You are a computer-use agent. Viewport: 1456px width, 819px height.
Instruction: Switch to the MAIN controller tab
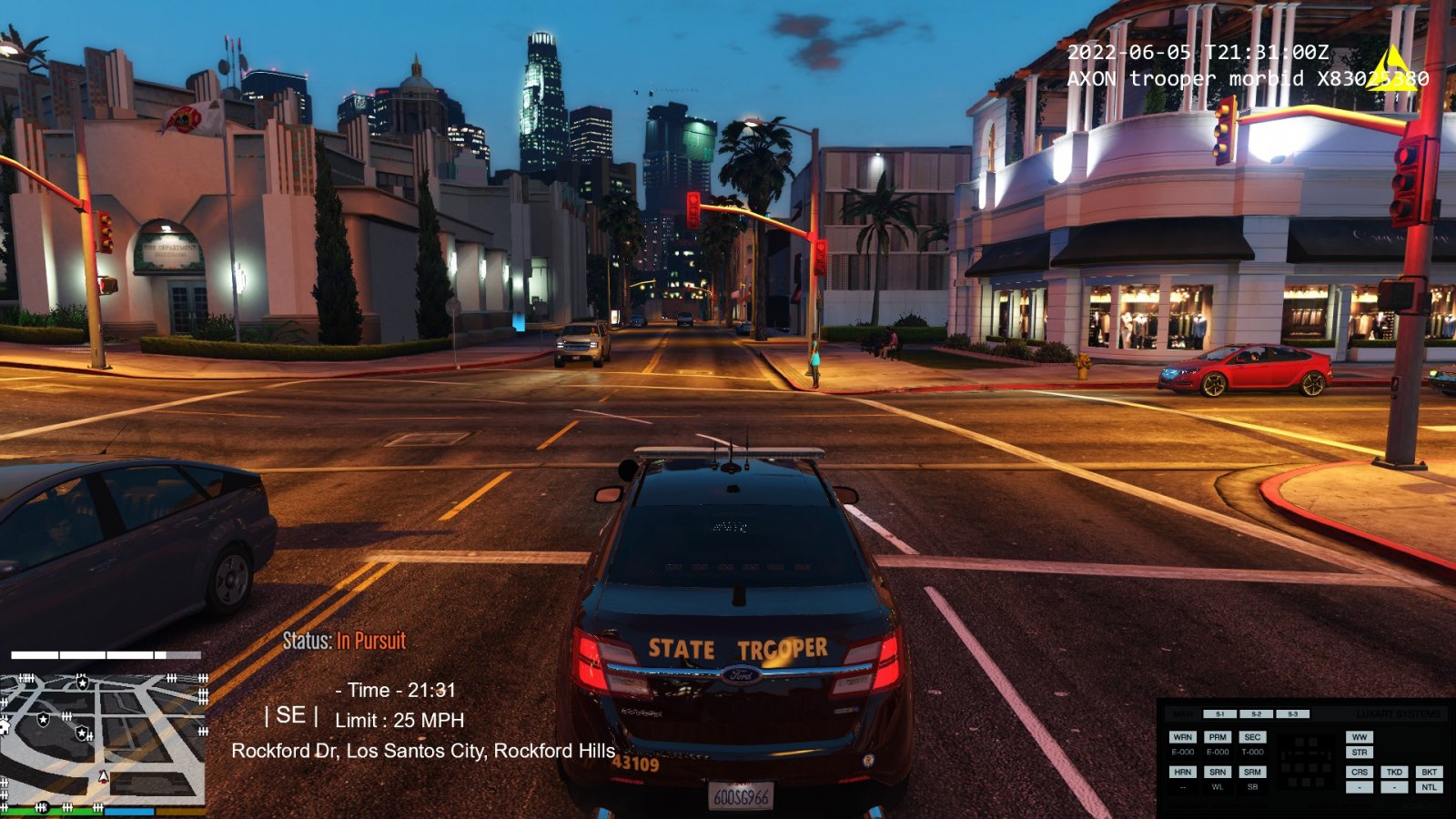[x=1183, y=714]
